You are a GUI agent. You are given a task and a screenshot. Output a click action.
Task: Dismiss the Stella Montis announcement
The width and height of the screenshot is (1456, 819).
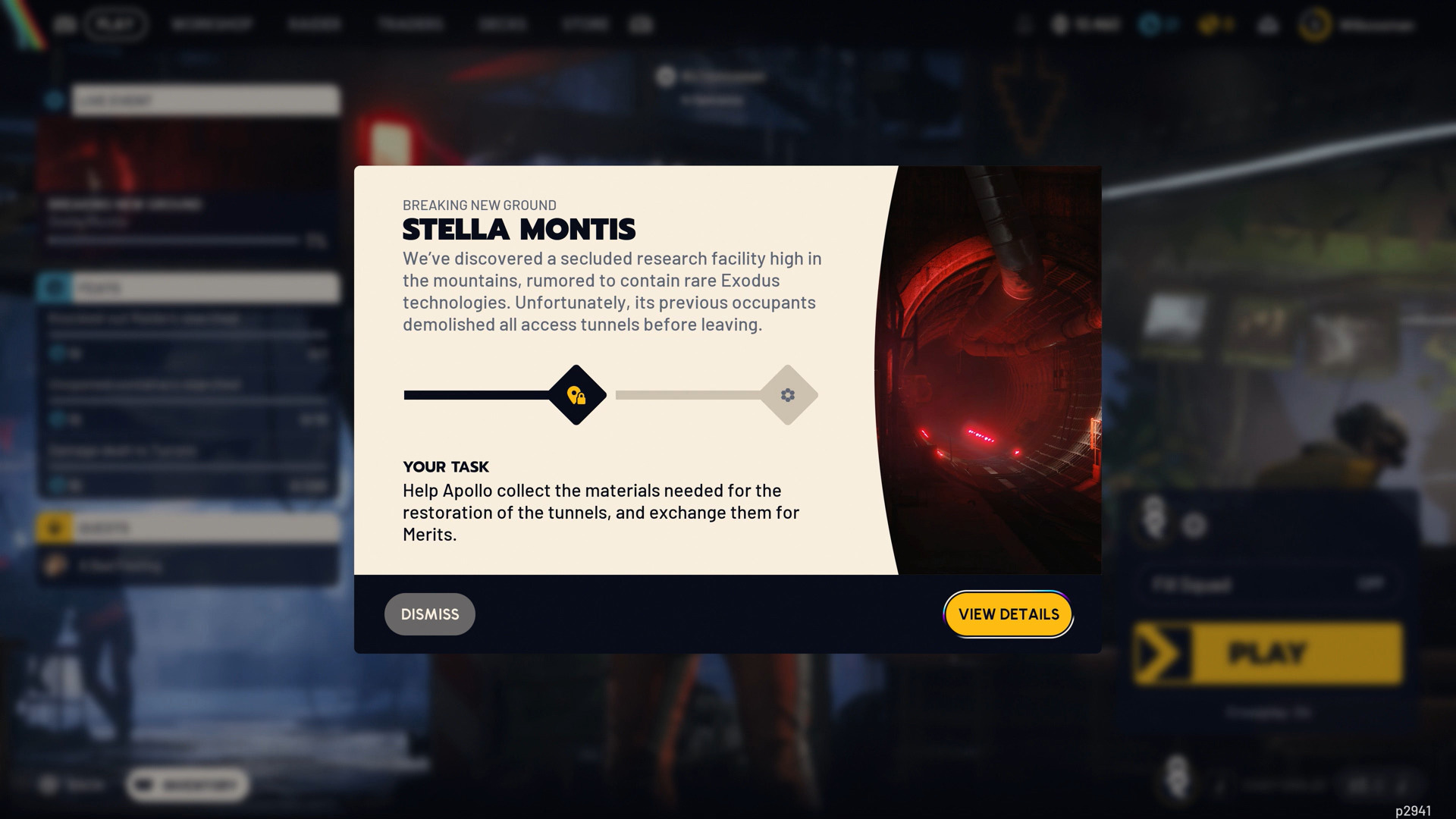pos(429,614)
